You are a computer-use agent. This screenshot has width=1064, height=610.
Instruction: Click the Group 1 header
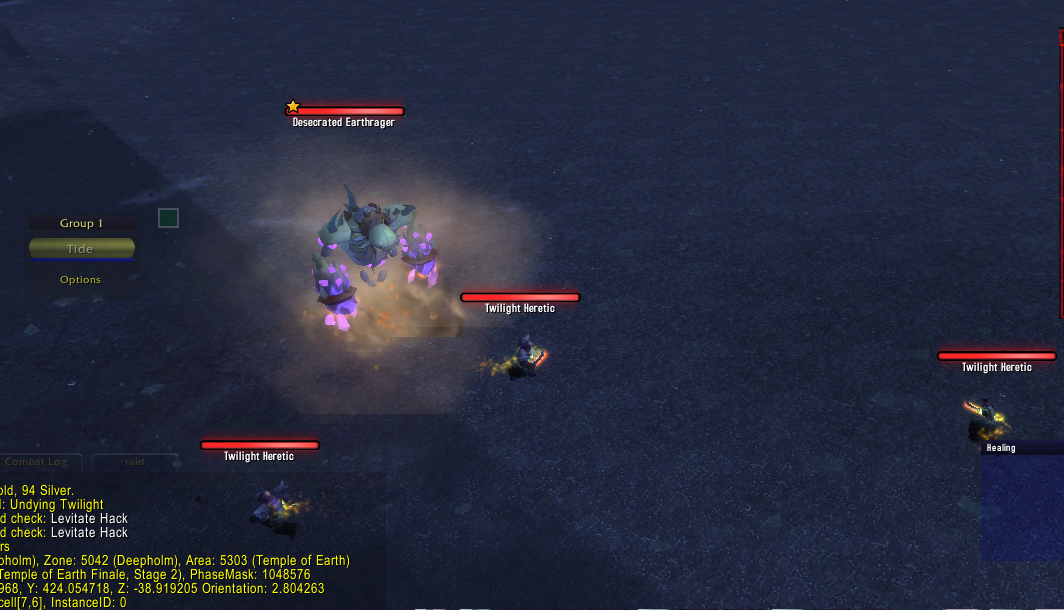pos(81,223)
